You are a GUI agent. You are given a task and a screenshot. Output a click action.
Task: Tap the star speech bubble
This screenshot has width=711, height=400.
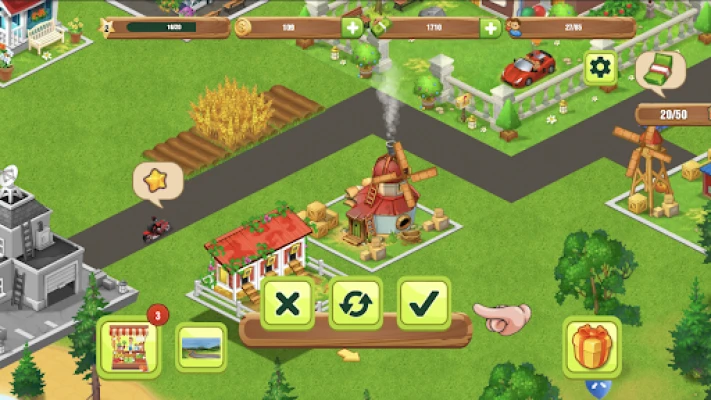pyautogui.click(x=157, y=181)
